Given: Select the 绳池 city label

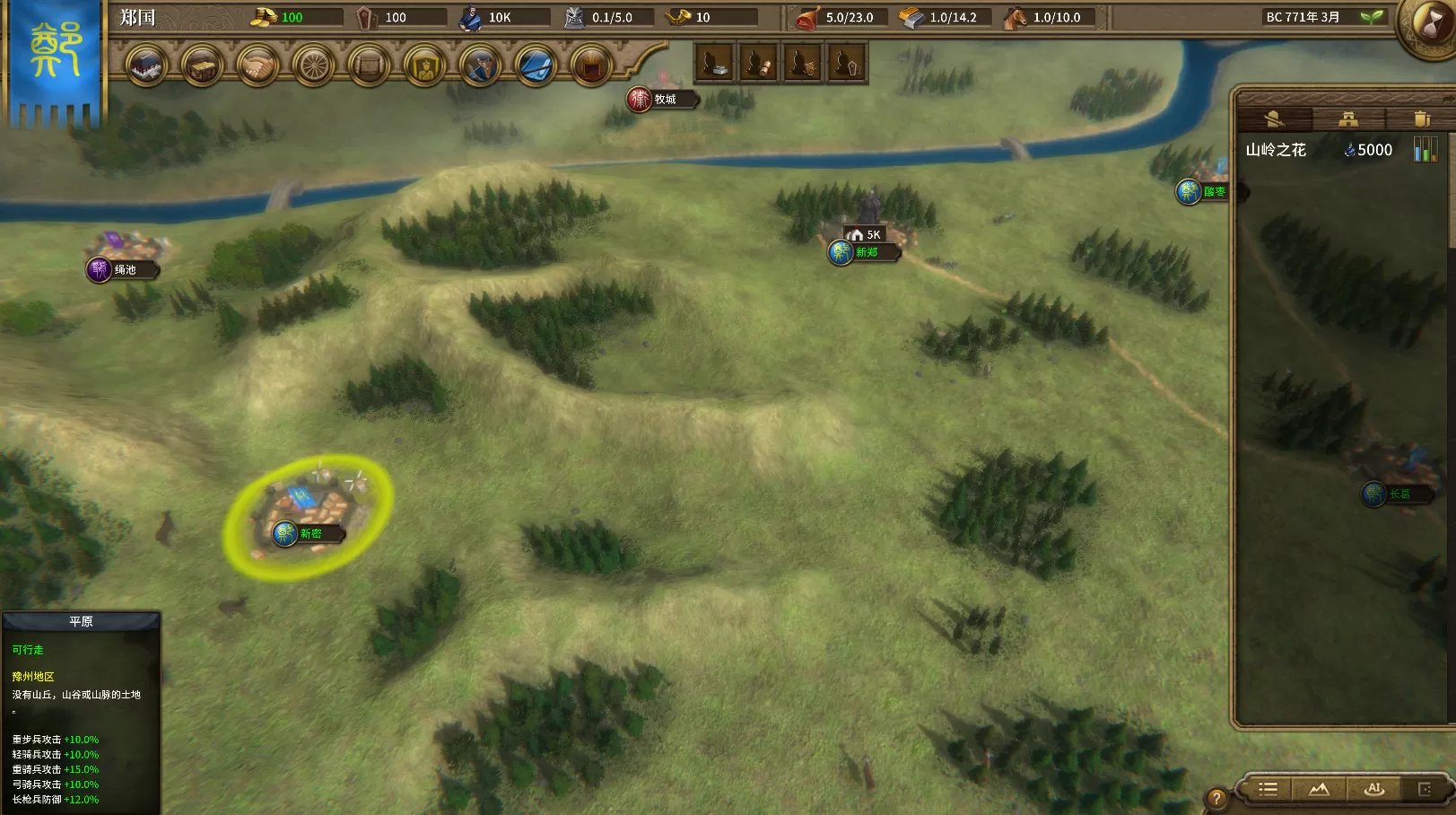Looking at the screenshot, I should coord(124,269).
